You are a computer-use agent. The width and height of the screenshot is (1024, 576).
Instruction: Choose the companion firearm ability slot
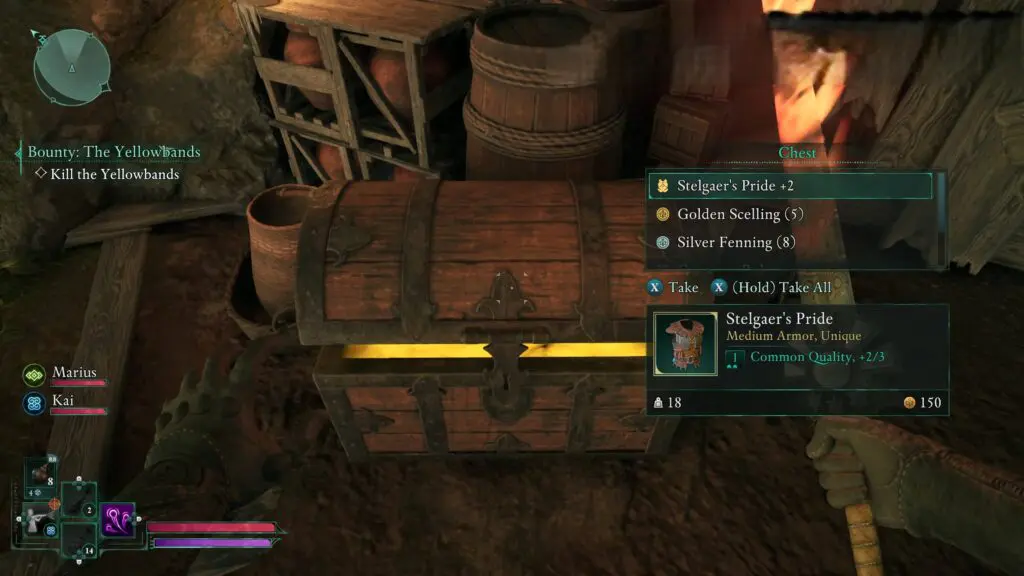click(x=37, y=520)
